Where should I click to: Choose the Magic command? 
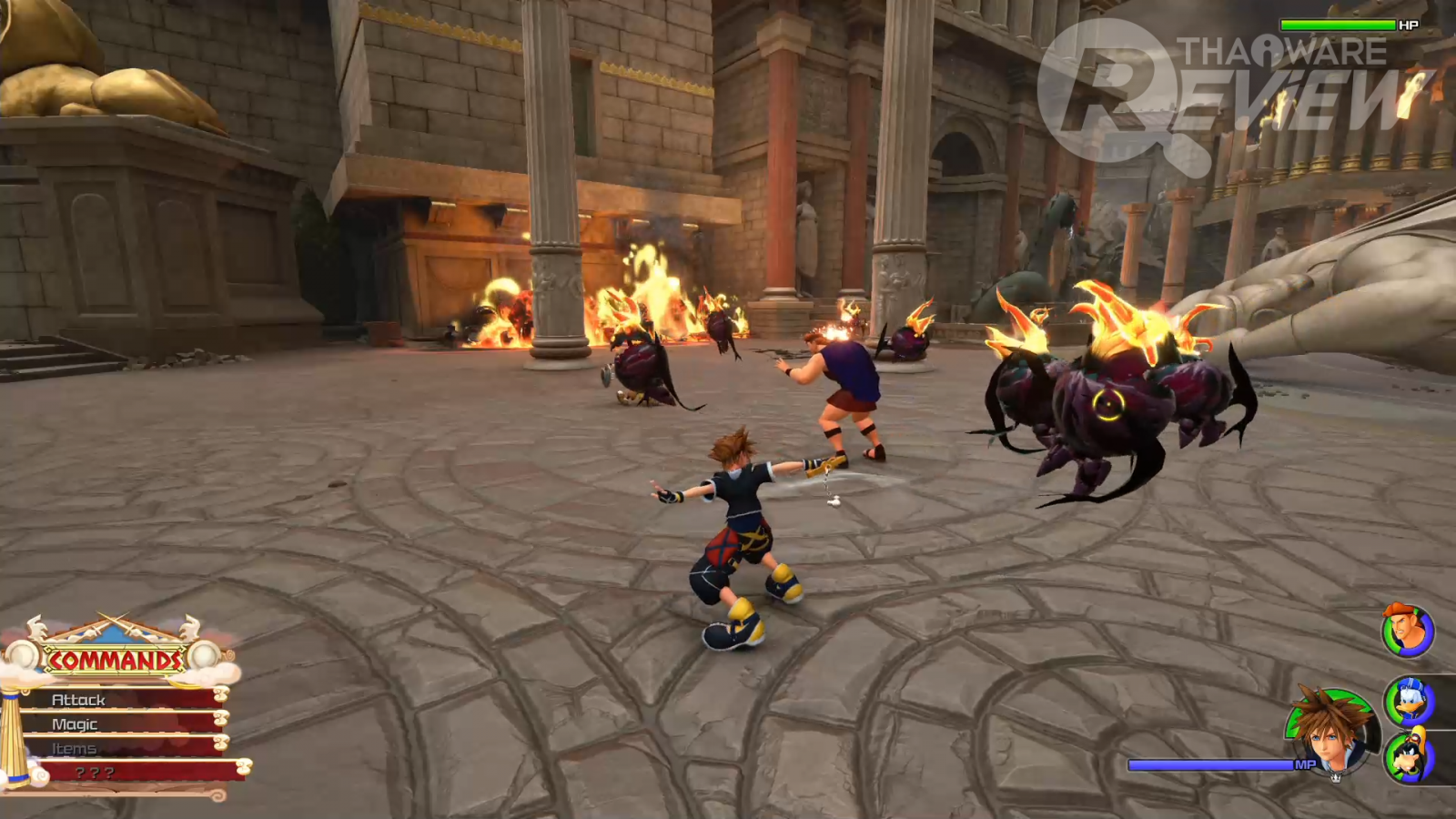tap(118, 723)
